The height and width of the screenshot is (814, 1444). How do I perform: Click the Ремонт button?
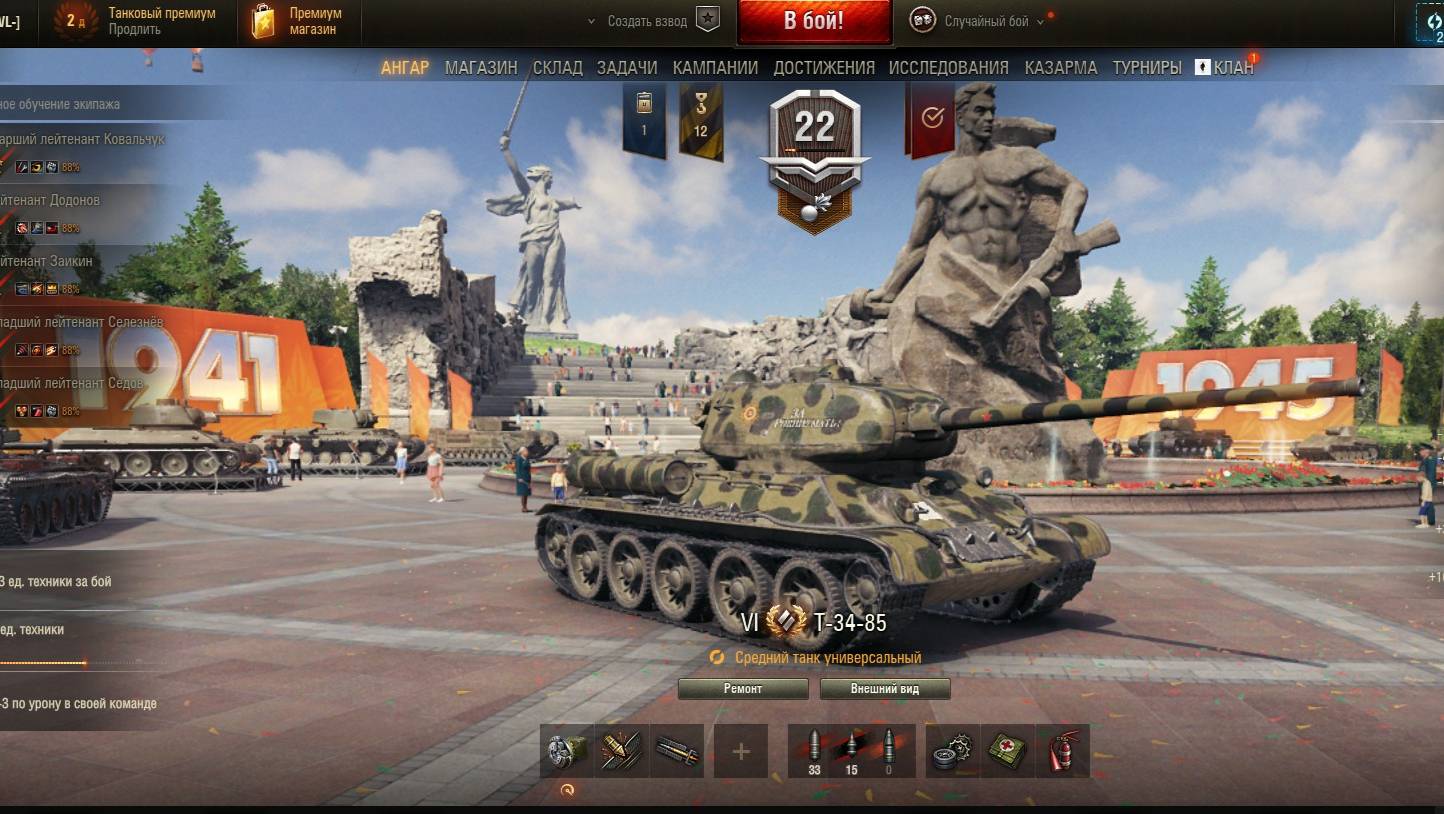(742, 689)
